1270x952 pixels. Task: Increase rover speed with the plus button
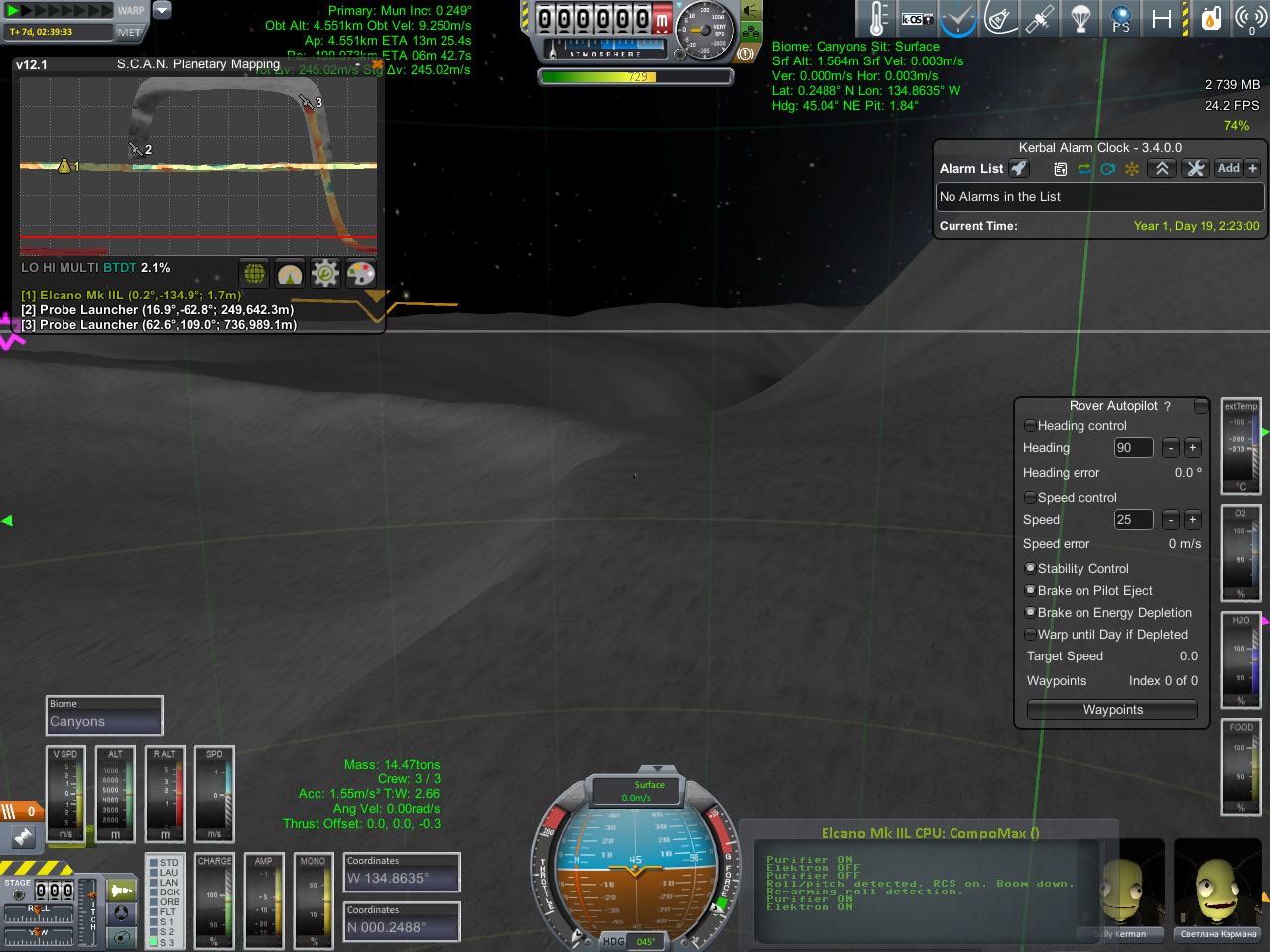tap(1193, 520)
